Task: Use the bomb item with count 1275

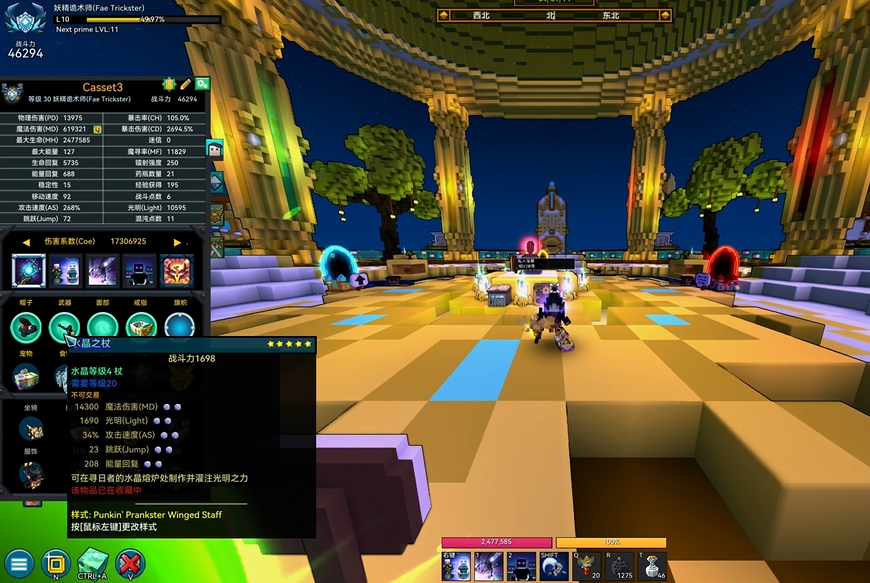Action: tap(619, 565)
